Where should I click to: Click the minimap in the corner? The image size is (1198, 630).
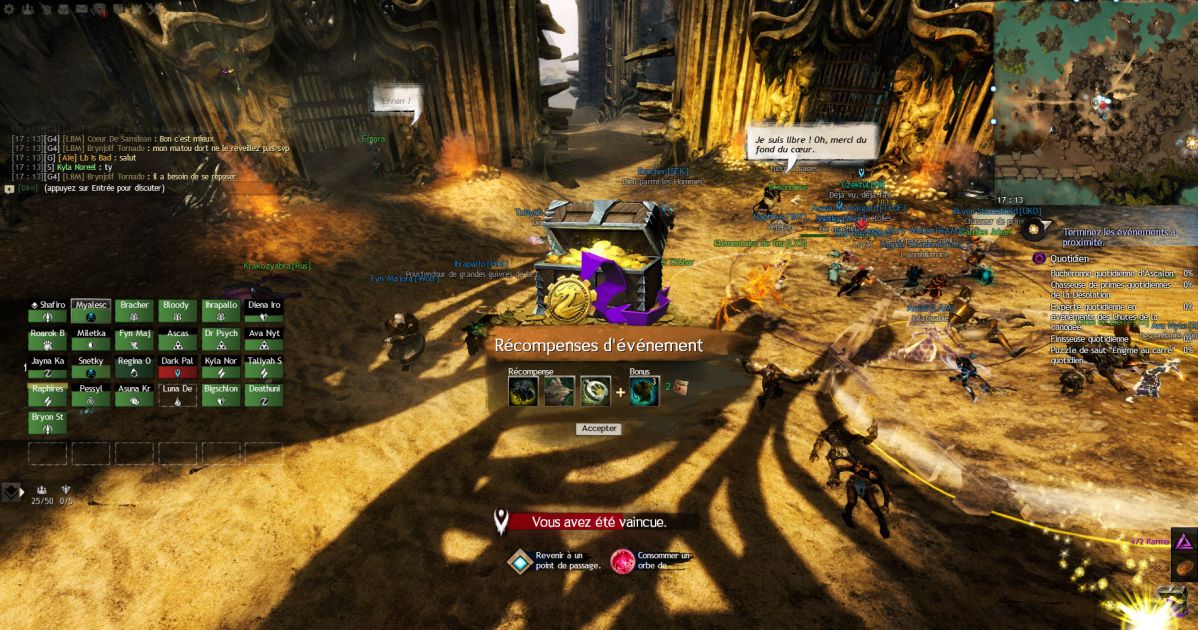pyautogui.click(x=1095, y=100)
